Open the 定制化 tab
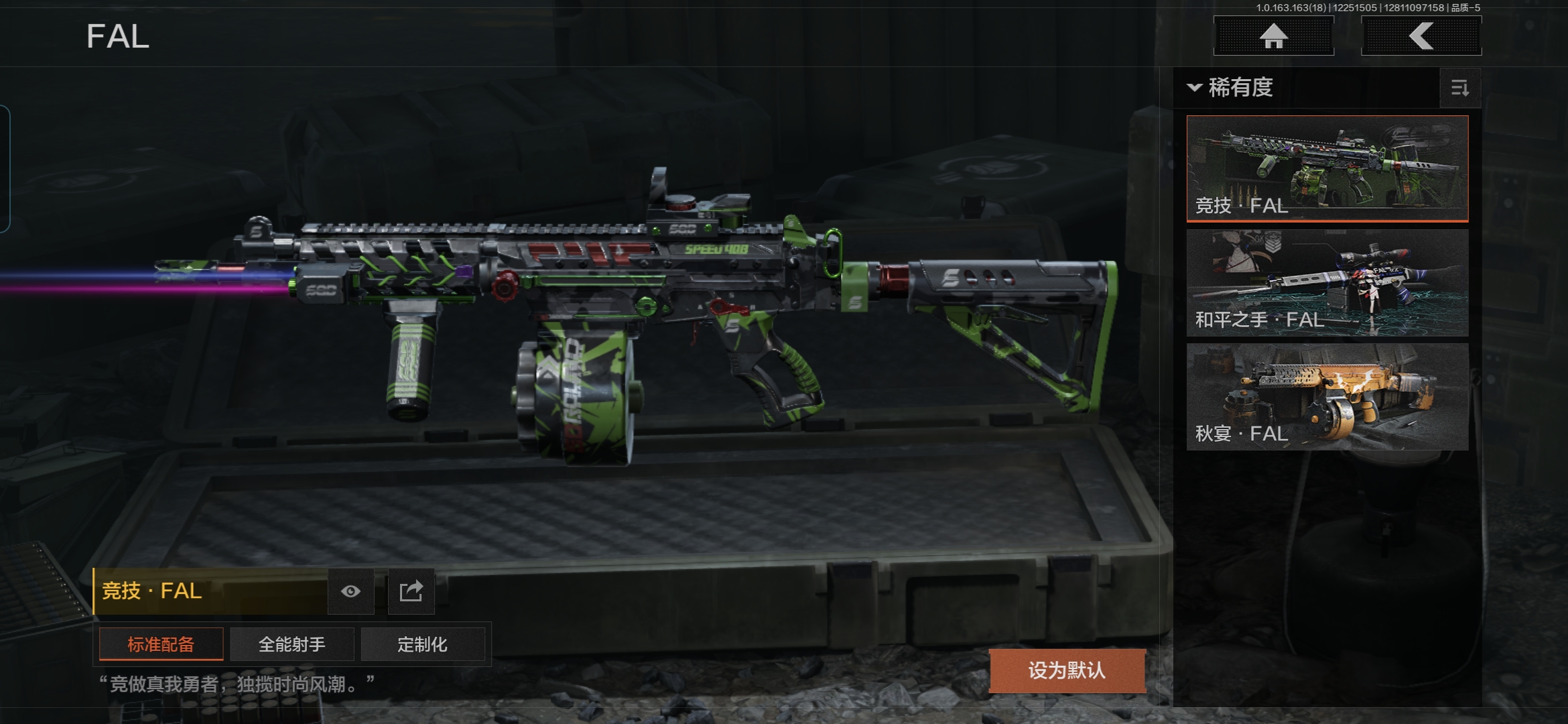 (x=422, y=644)
